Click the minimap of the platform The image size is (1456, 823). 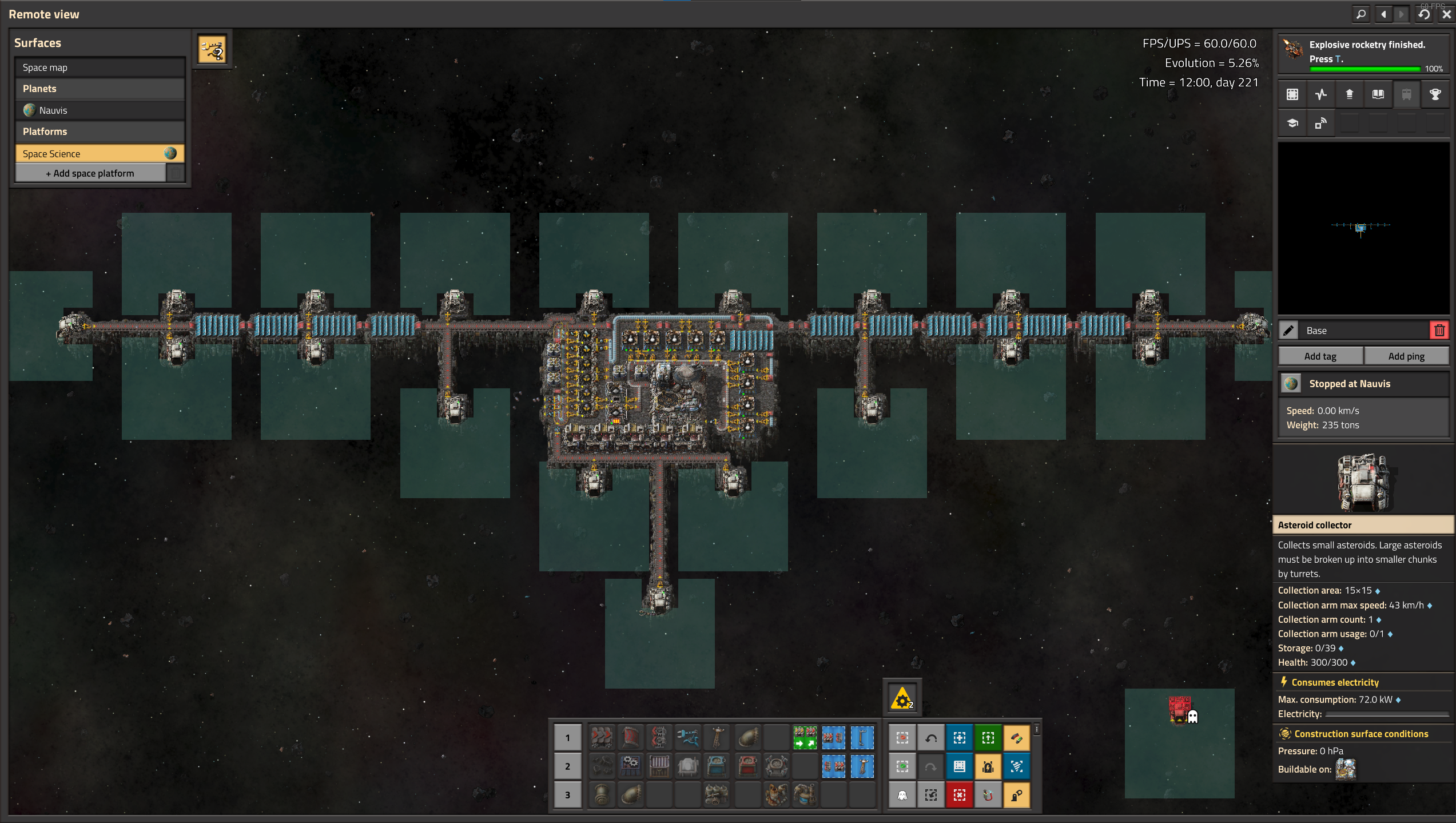point(1363,228)
